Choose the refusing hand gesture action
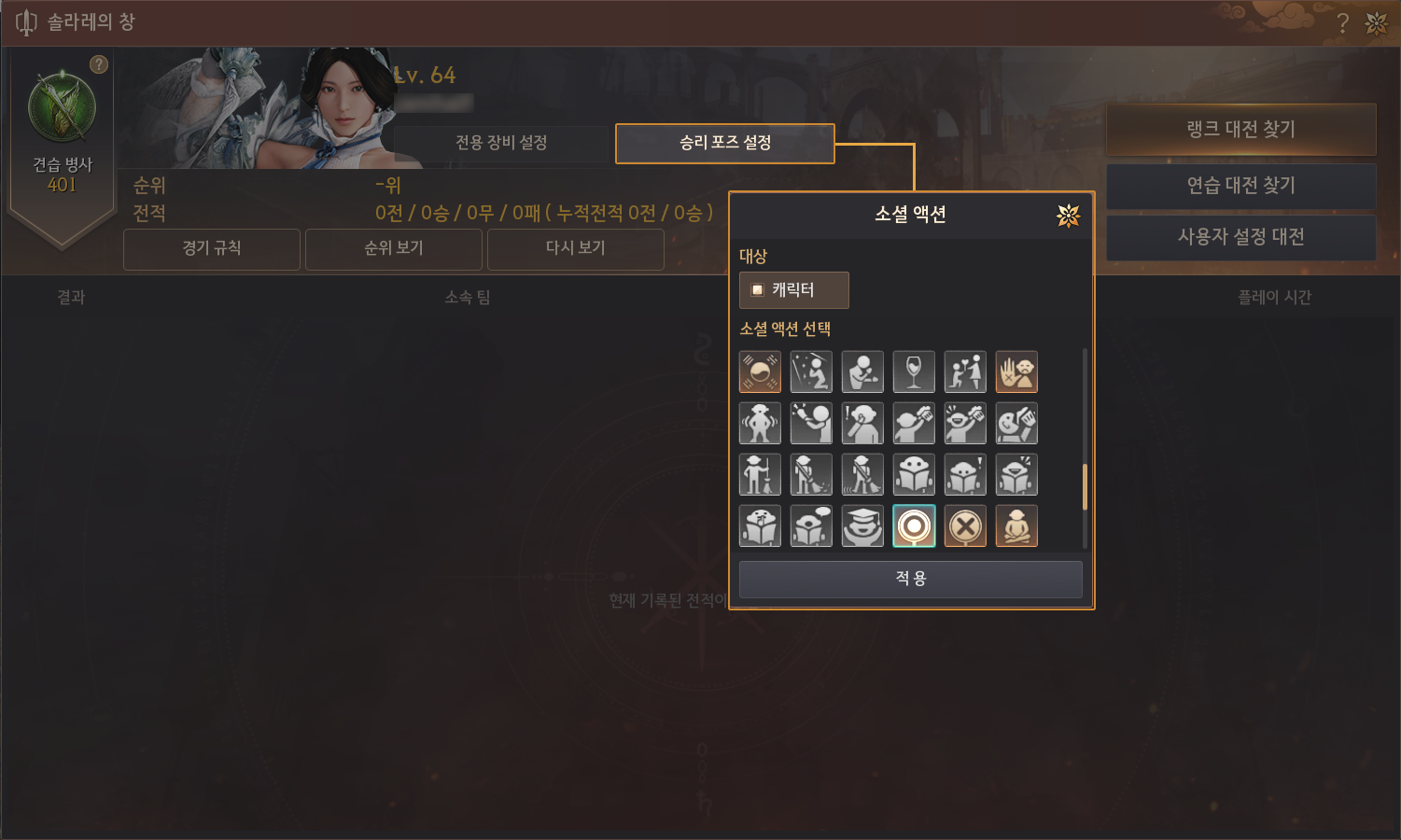 pos(1016,371)
